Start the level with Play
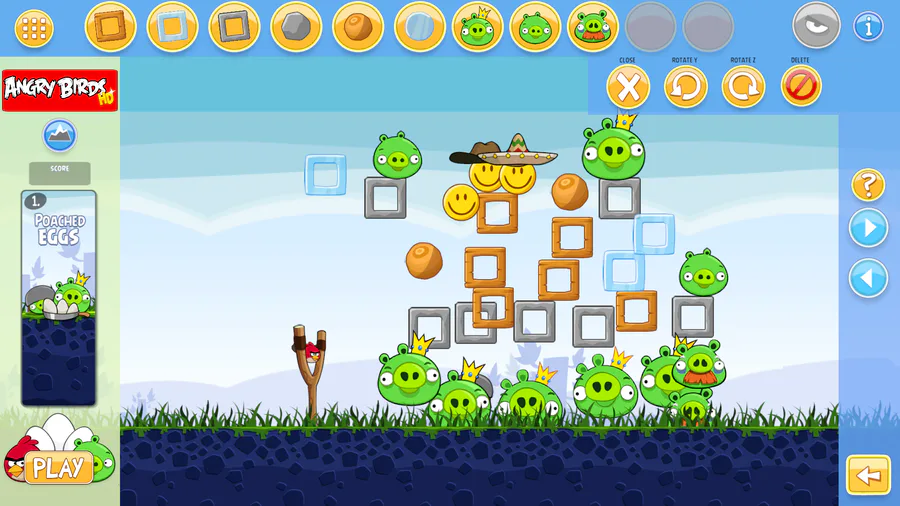900x506 pixels. click(58, 467)
